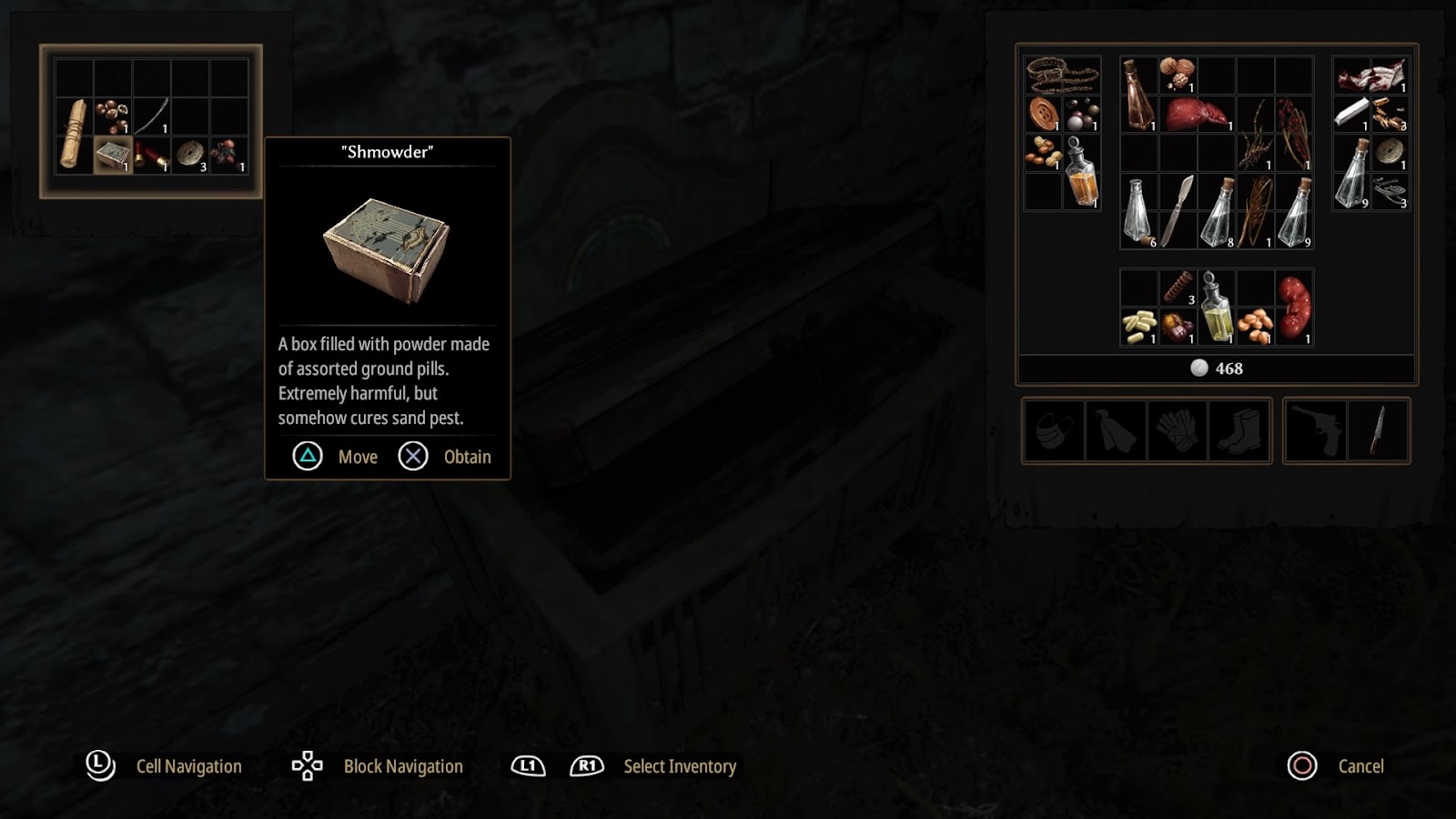Choose the bloody bandage rag

tap(1370, 76)
